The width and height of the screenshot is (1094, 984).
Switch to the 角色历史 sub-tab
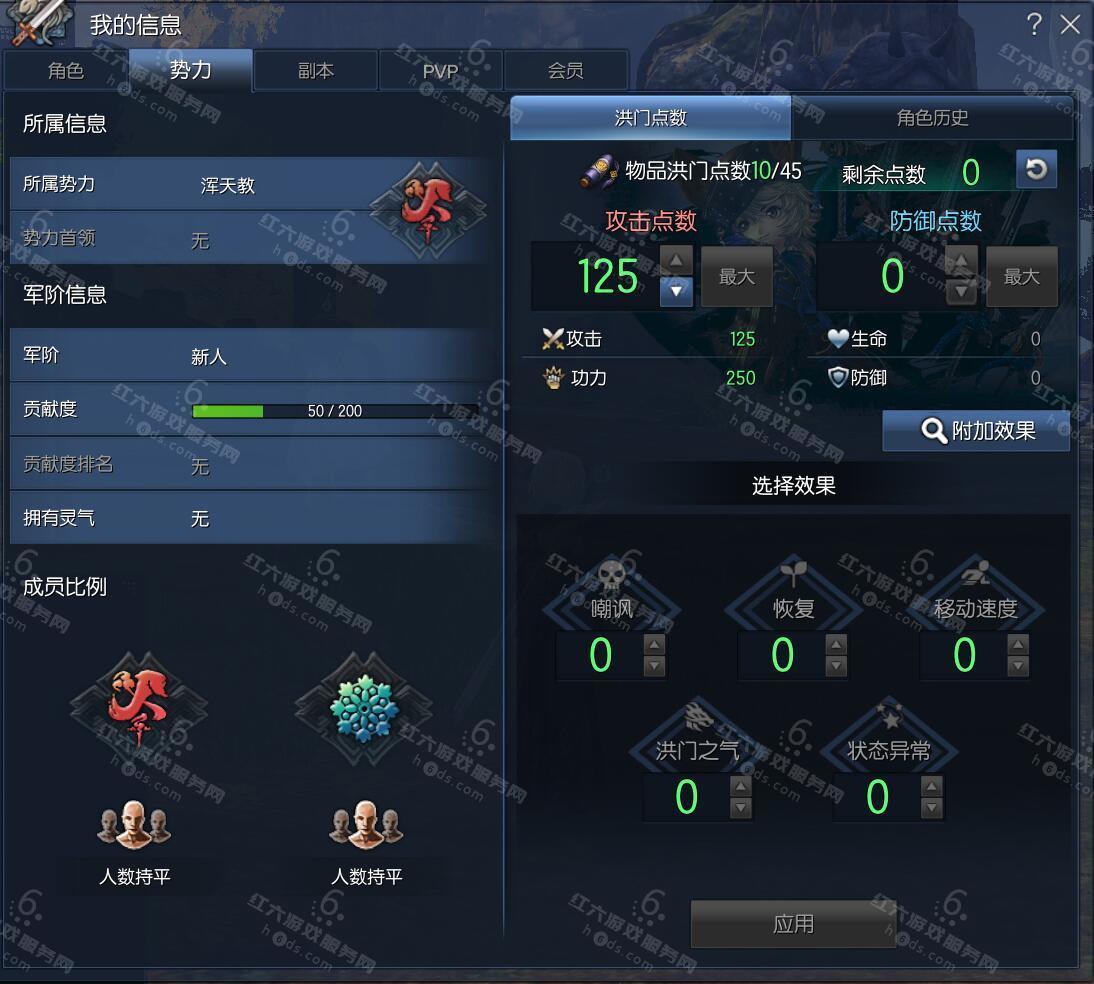[x=932, y=118]
